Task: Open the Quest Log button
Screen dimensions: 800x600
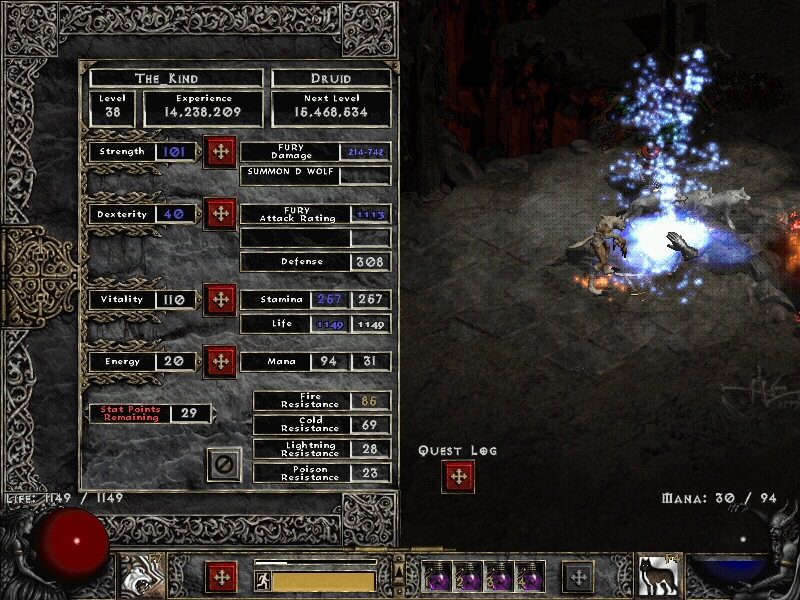Action: [x=459, y=477]
